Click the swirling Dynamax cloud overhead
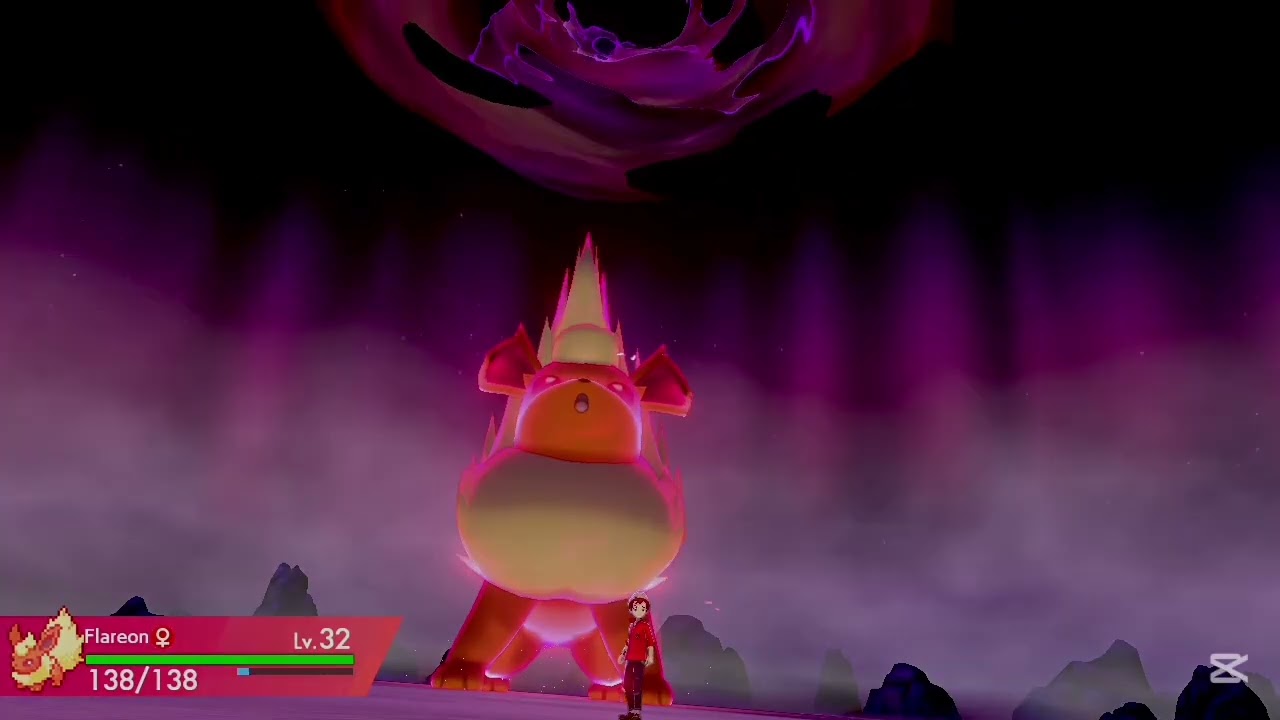The width and height of the screenshot is (1280, 720). pyautogui.click(x=600, y=70)
